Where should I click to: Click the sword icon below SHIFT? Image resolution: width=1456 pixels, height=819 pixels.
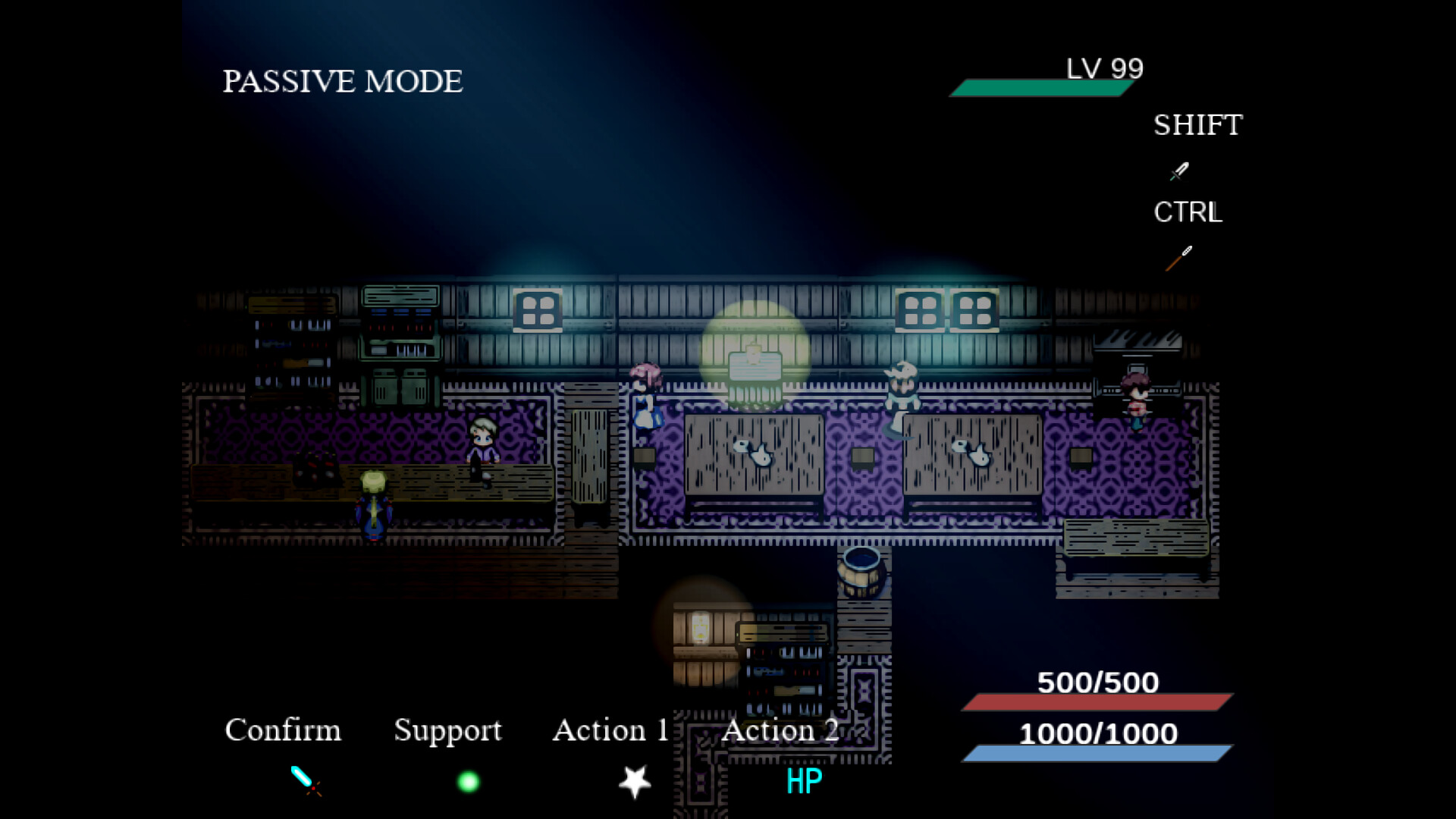pyautogui.click(x=1180, y=172)
